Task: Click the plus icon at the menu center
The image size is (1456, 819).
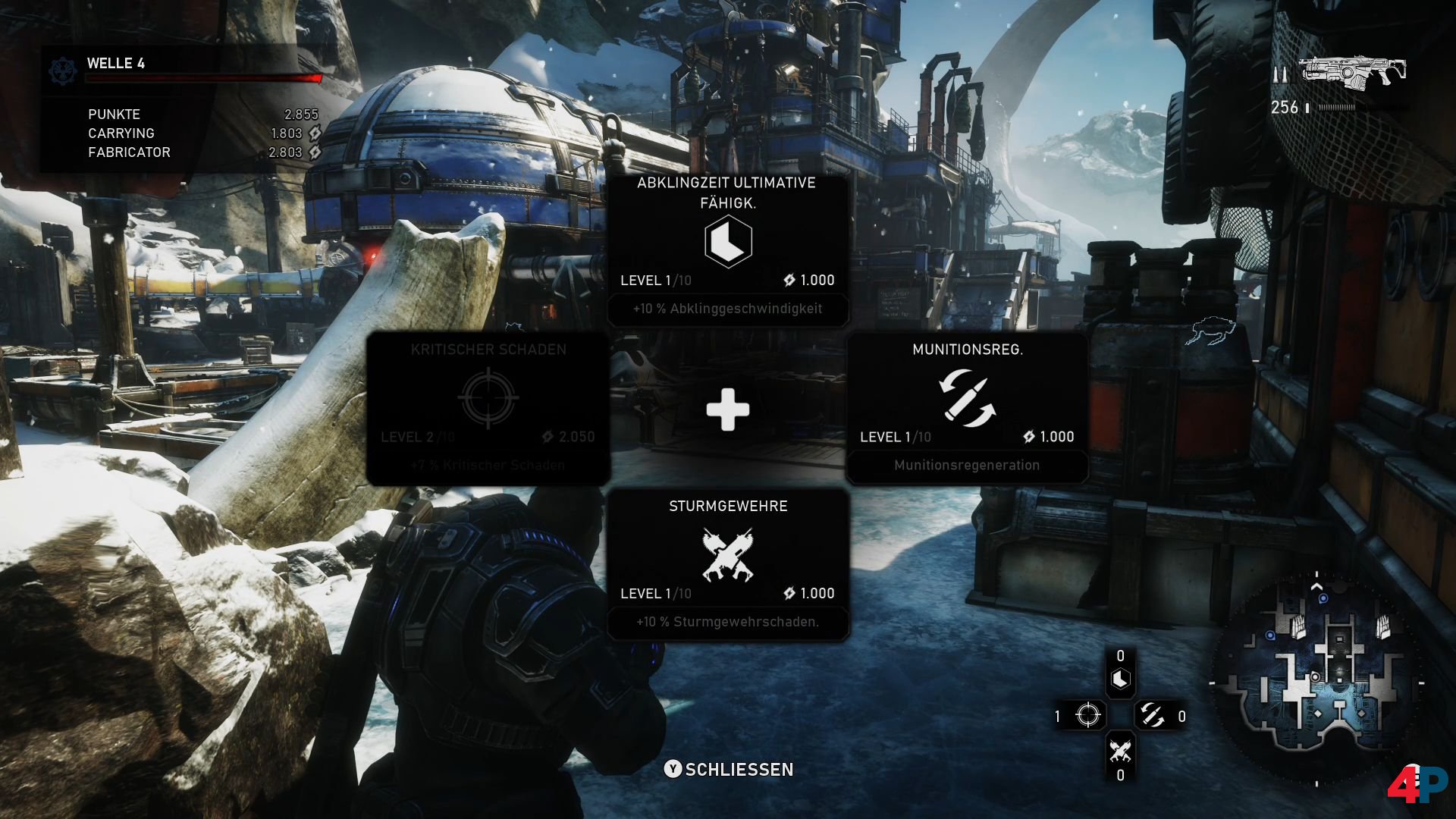Action: [x=728, y=410]
